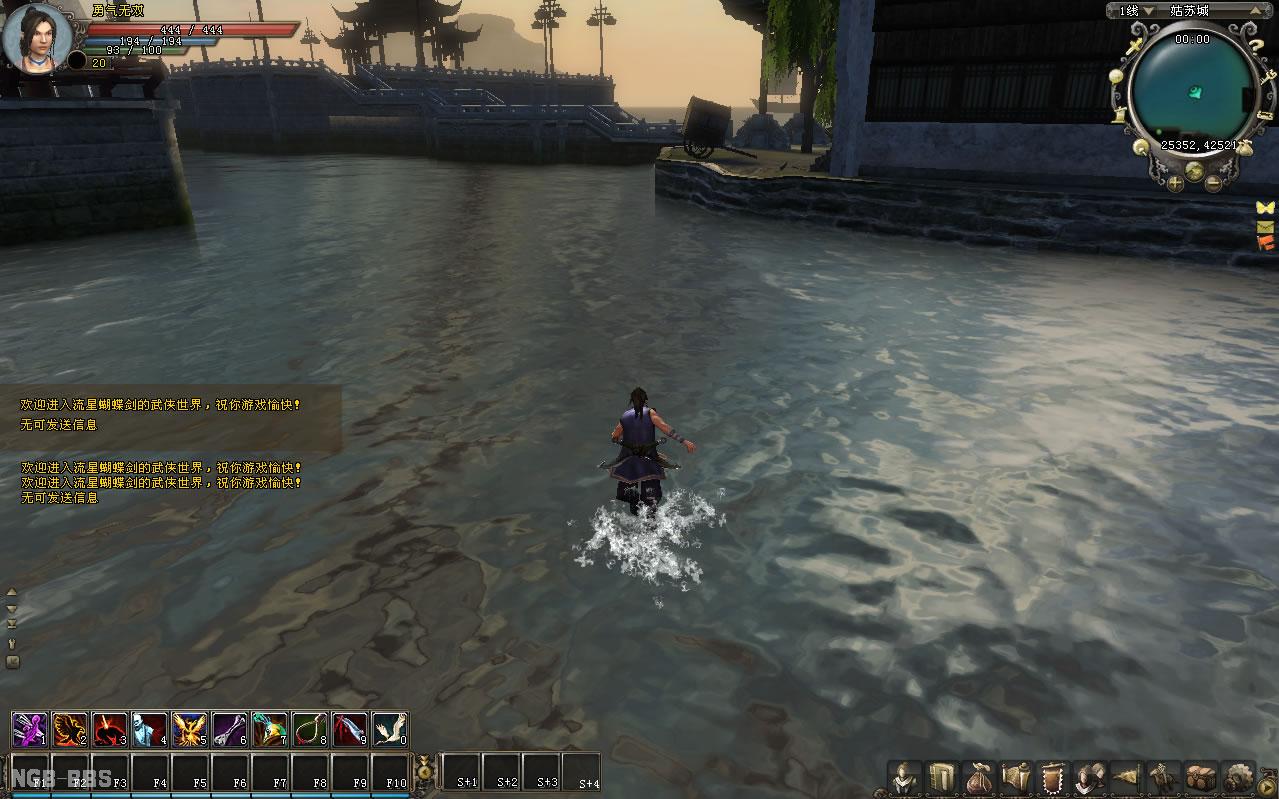Activate the white crane skill in slot 0

pos(389,729)
